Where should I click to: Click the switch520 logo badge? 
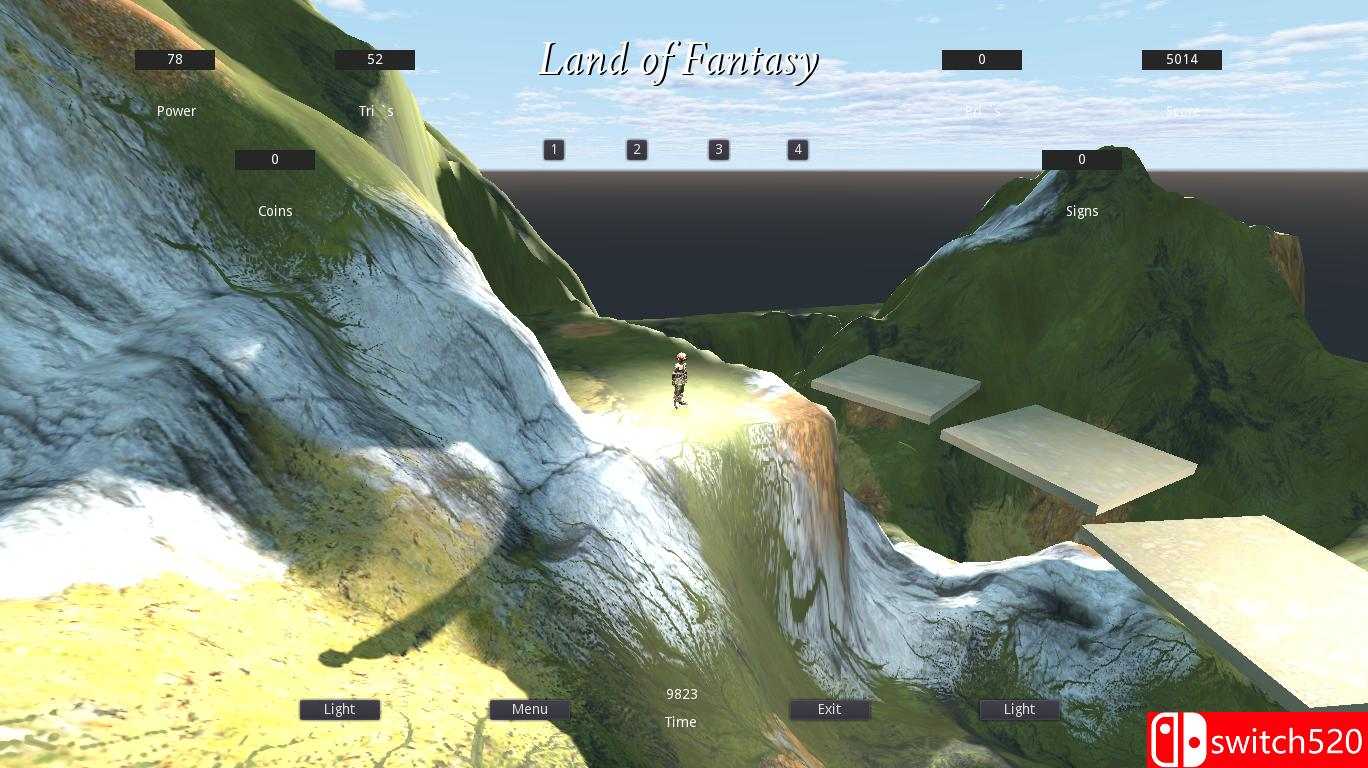pyautogui.click(x=1256, y=737)
